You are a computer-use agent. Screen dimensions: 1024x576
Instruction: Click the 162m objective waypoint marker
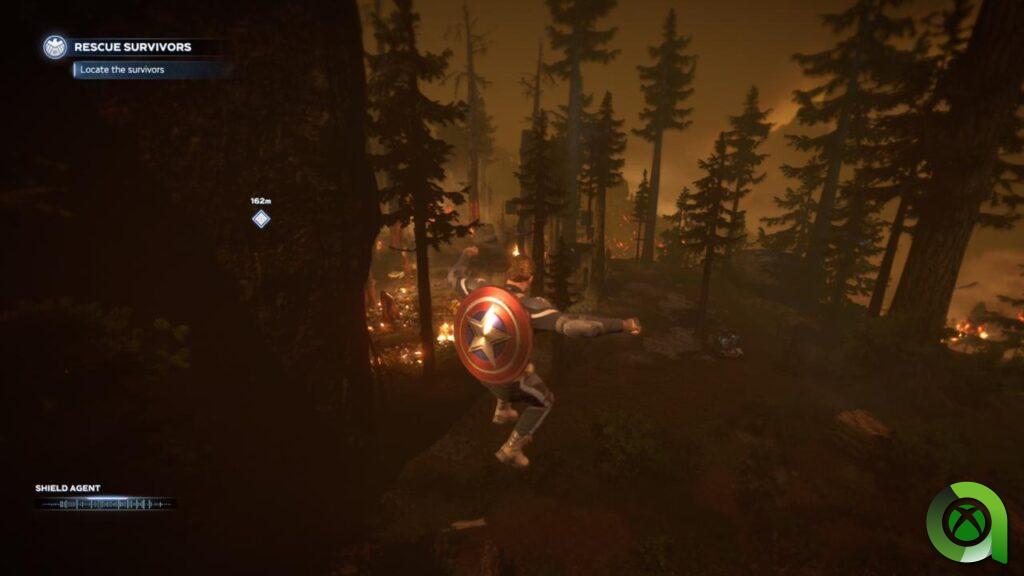coord(261,219)
